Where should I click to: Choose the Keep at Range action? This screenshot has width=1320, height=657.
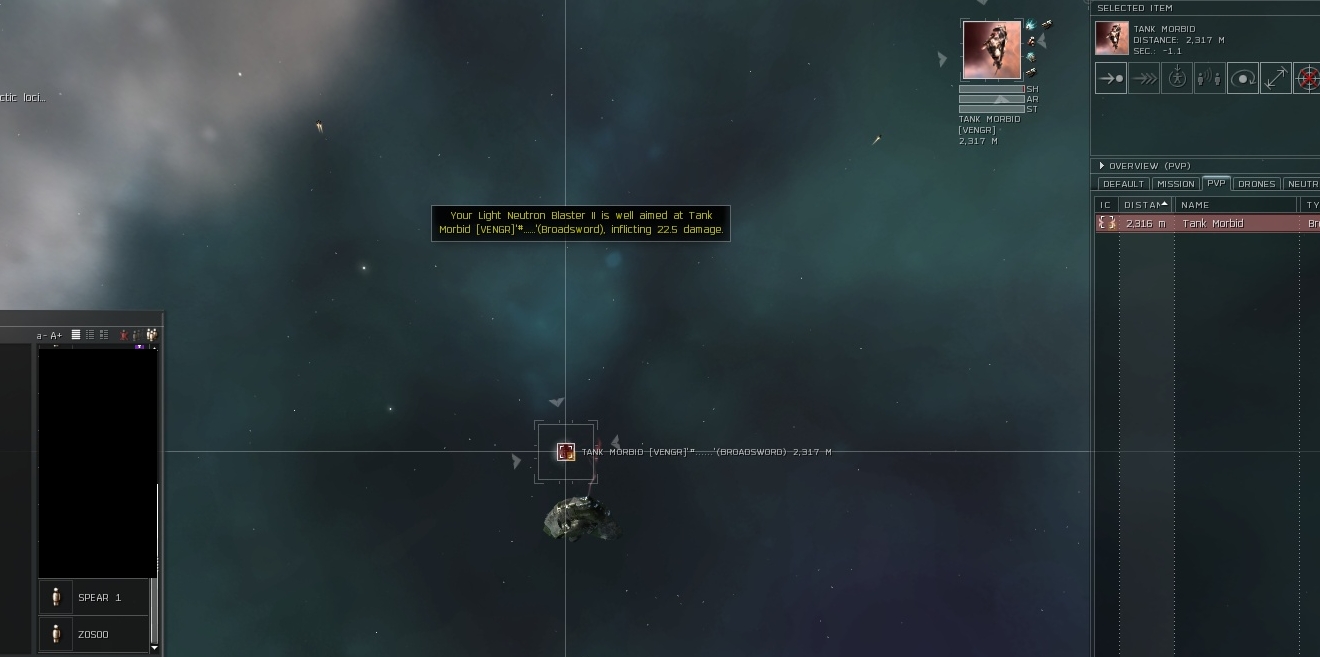click(x=1276, y=78)
